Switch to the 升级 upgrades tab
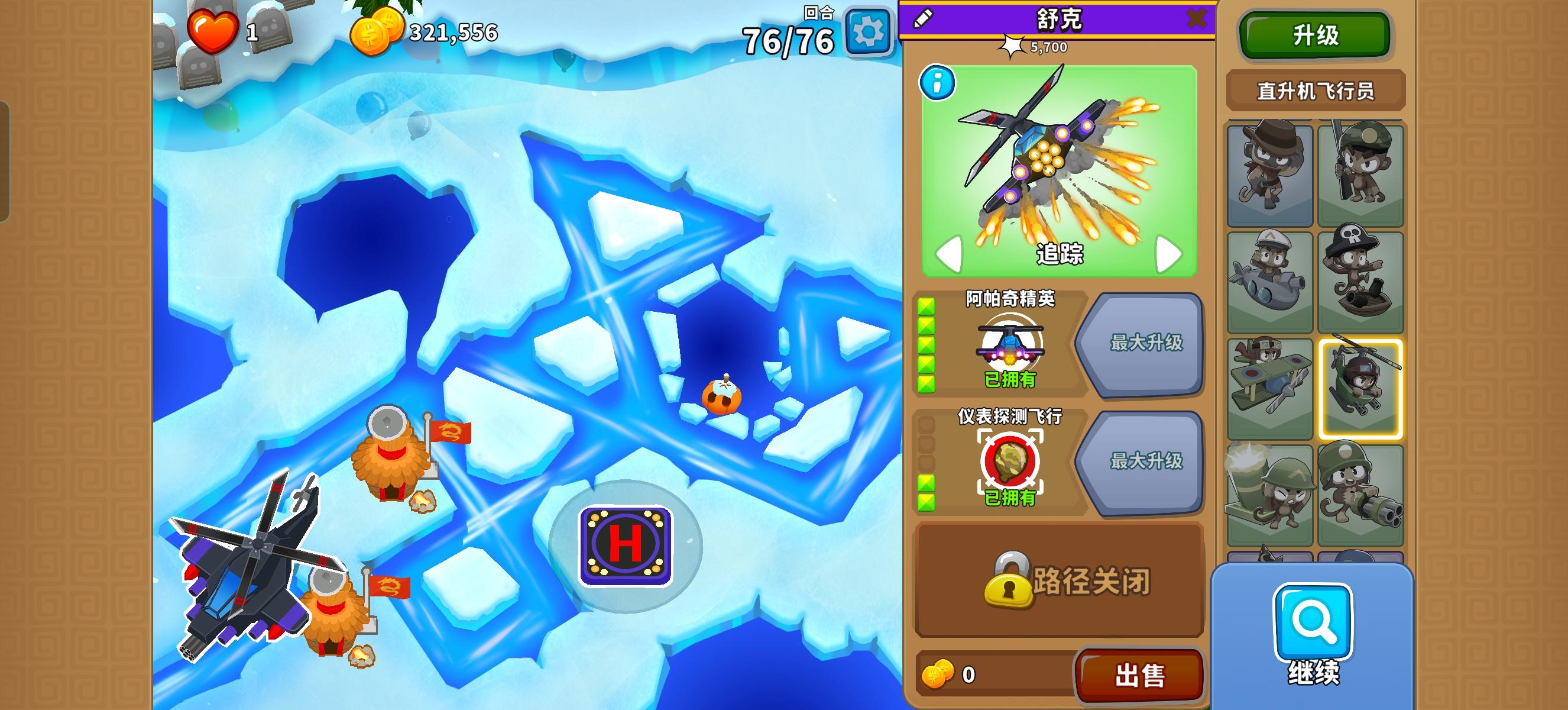1568x710 pixels. (1315, 35)
